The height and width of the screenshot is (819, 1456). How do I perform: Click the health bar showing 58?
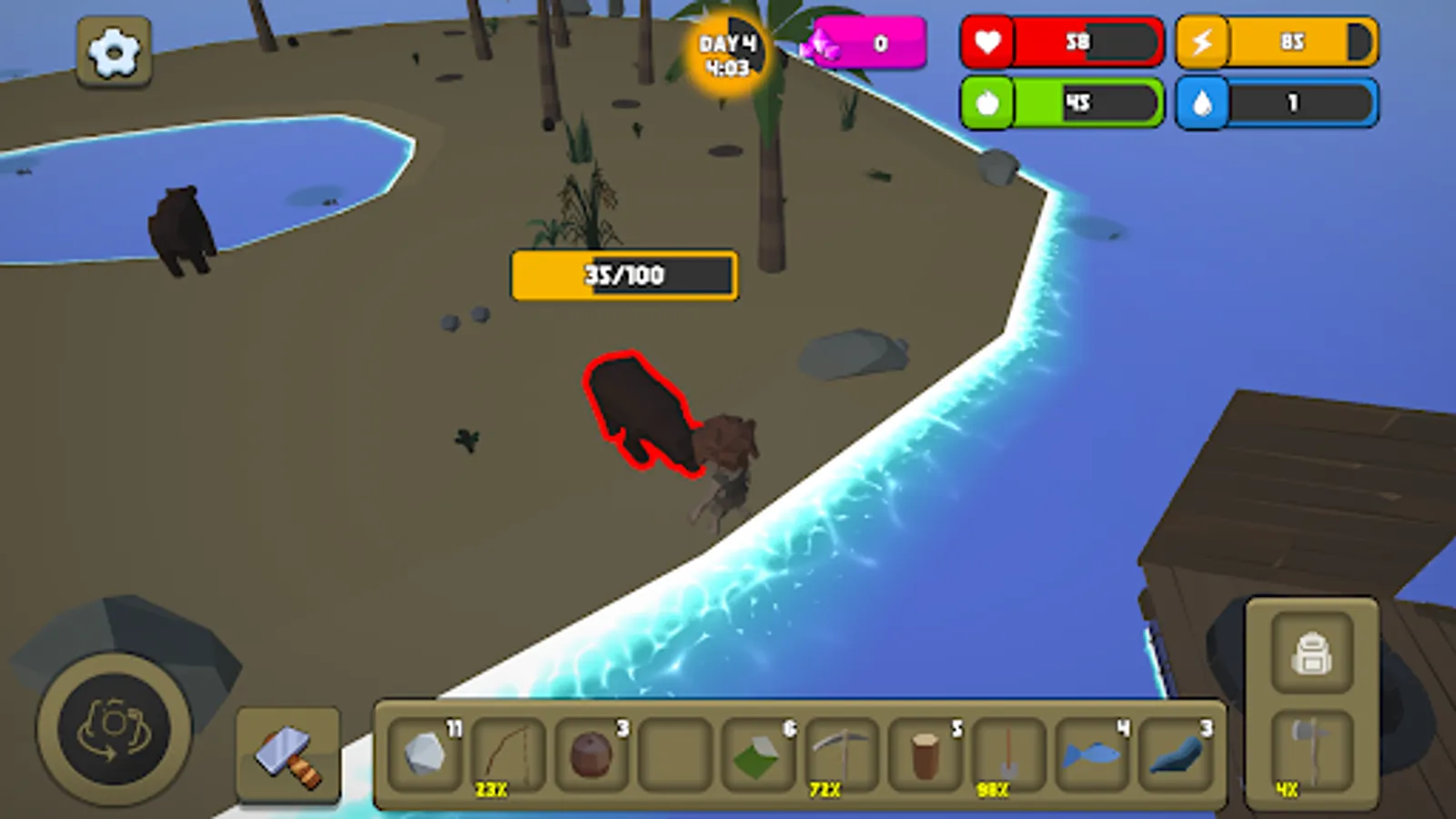[x=1060, y=41]
